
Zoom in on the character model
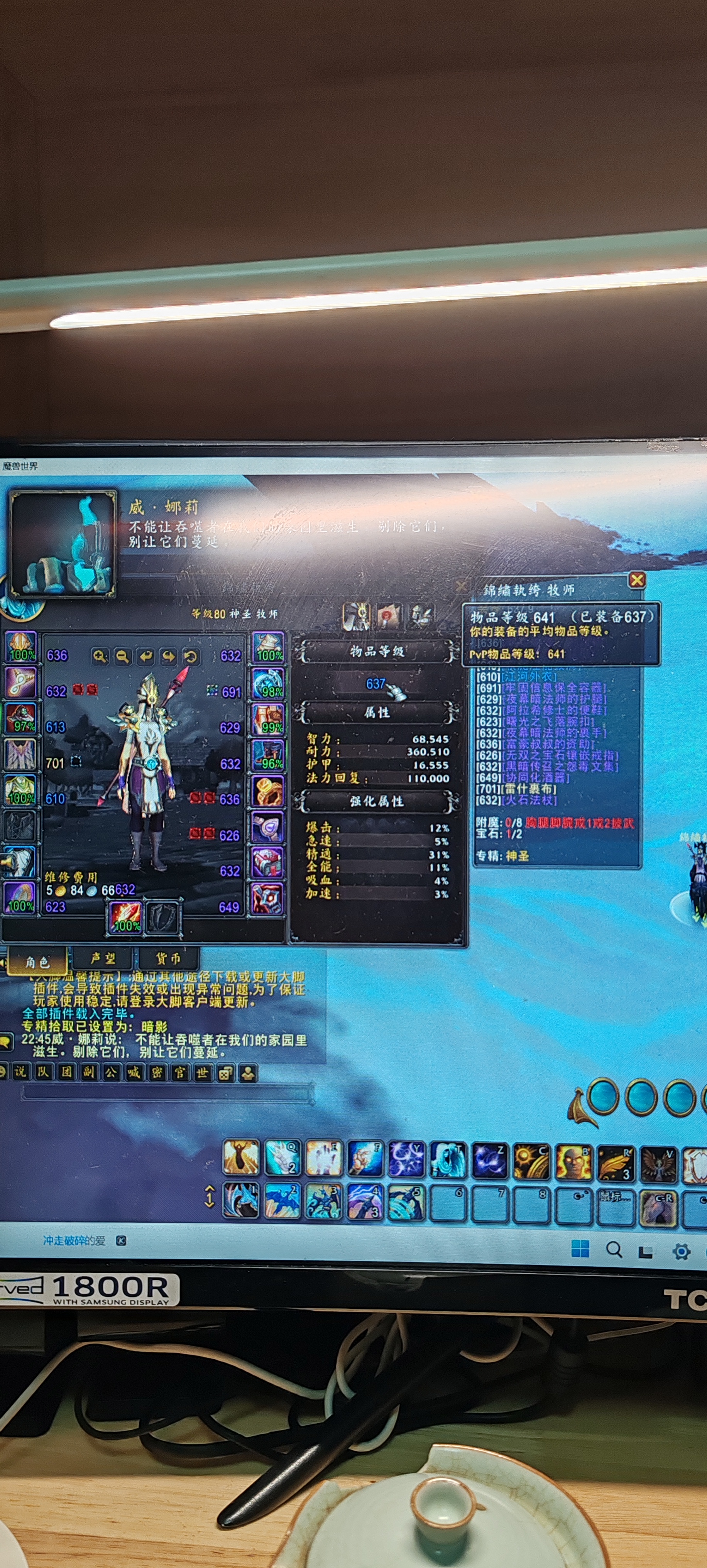(100, 656)
